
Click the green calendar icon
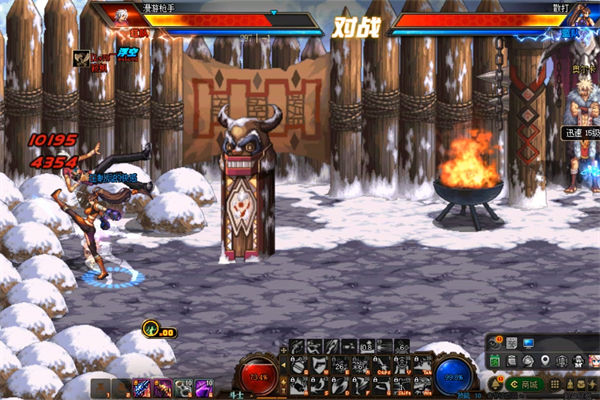[494, 360]
